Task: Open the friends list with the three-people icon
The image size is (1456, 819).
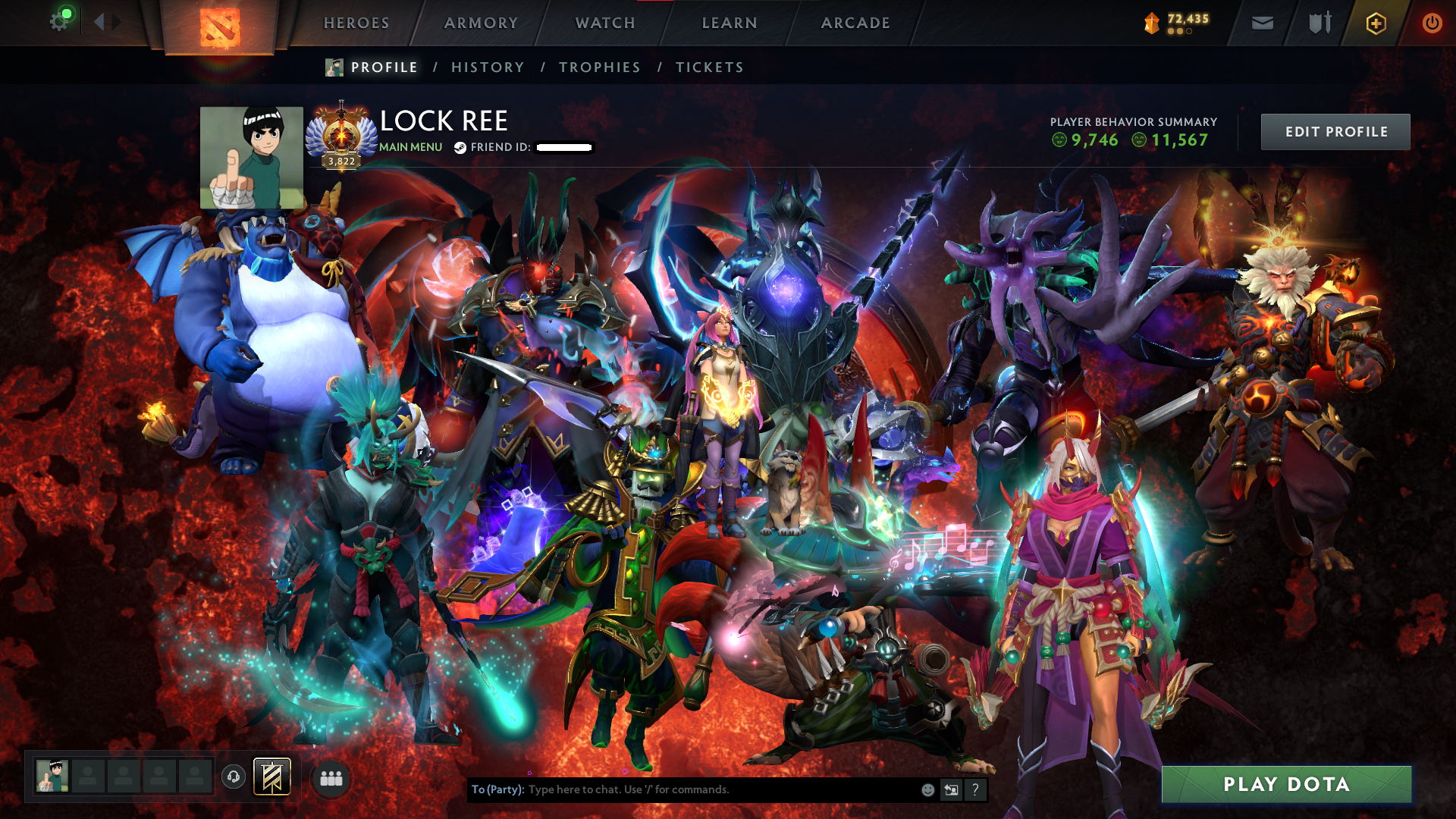Action: point(331,778)
